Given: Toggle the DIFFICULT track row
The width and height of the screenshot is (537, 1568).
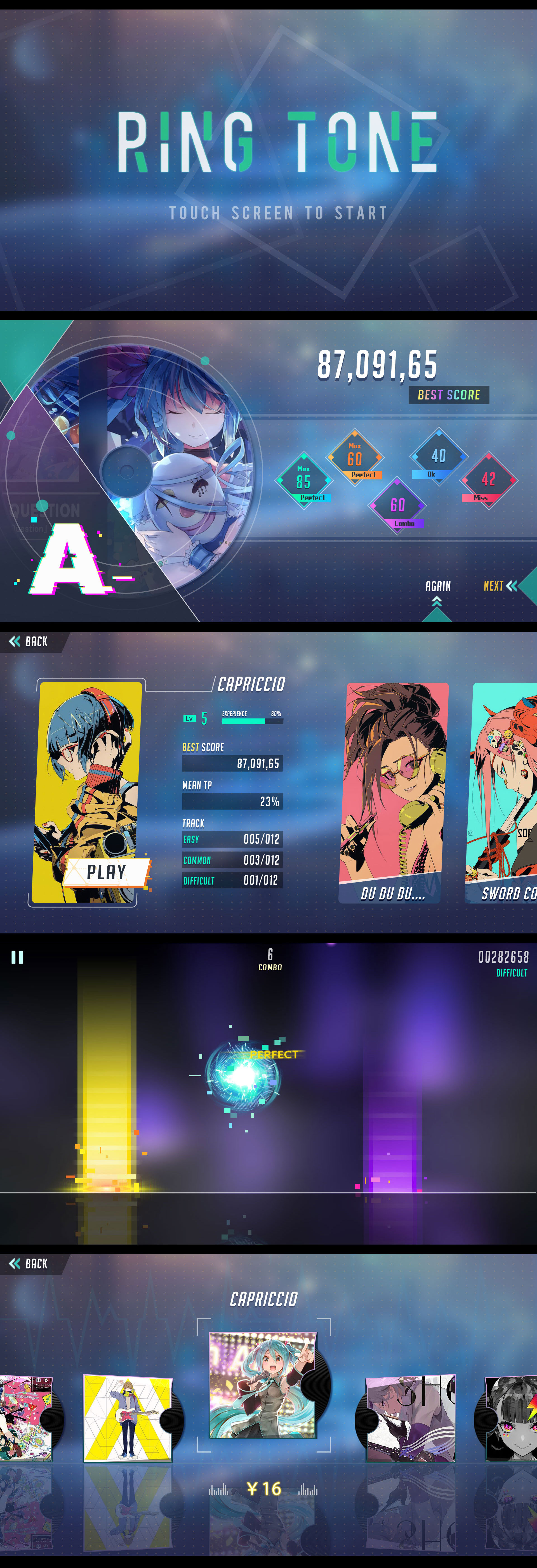Looking at the screenshot, I should pyautogui.click(x=233, y=881).
